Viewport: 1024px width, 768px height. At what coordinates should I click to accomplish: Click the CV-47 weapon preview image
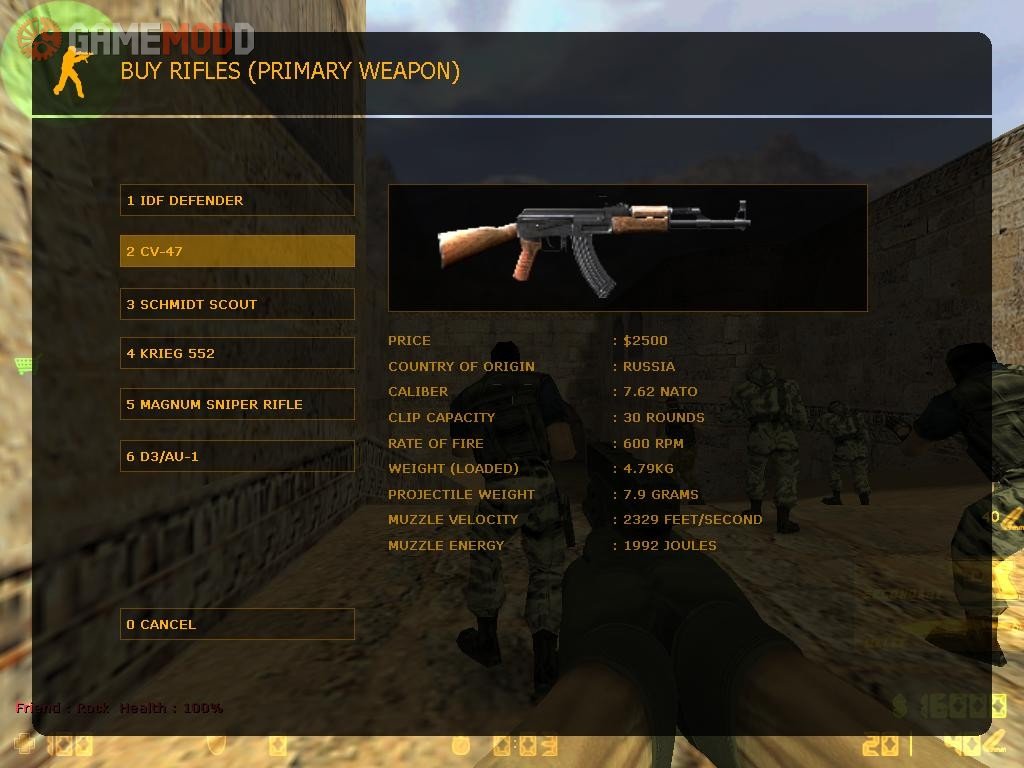627,247
